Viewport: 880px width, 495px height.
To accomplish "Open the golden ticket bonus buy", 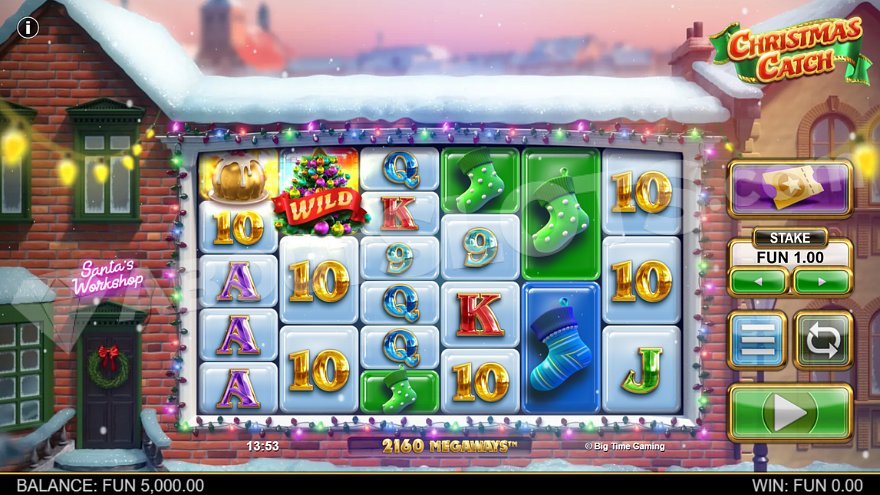I will click(789, 188).
